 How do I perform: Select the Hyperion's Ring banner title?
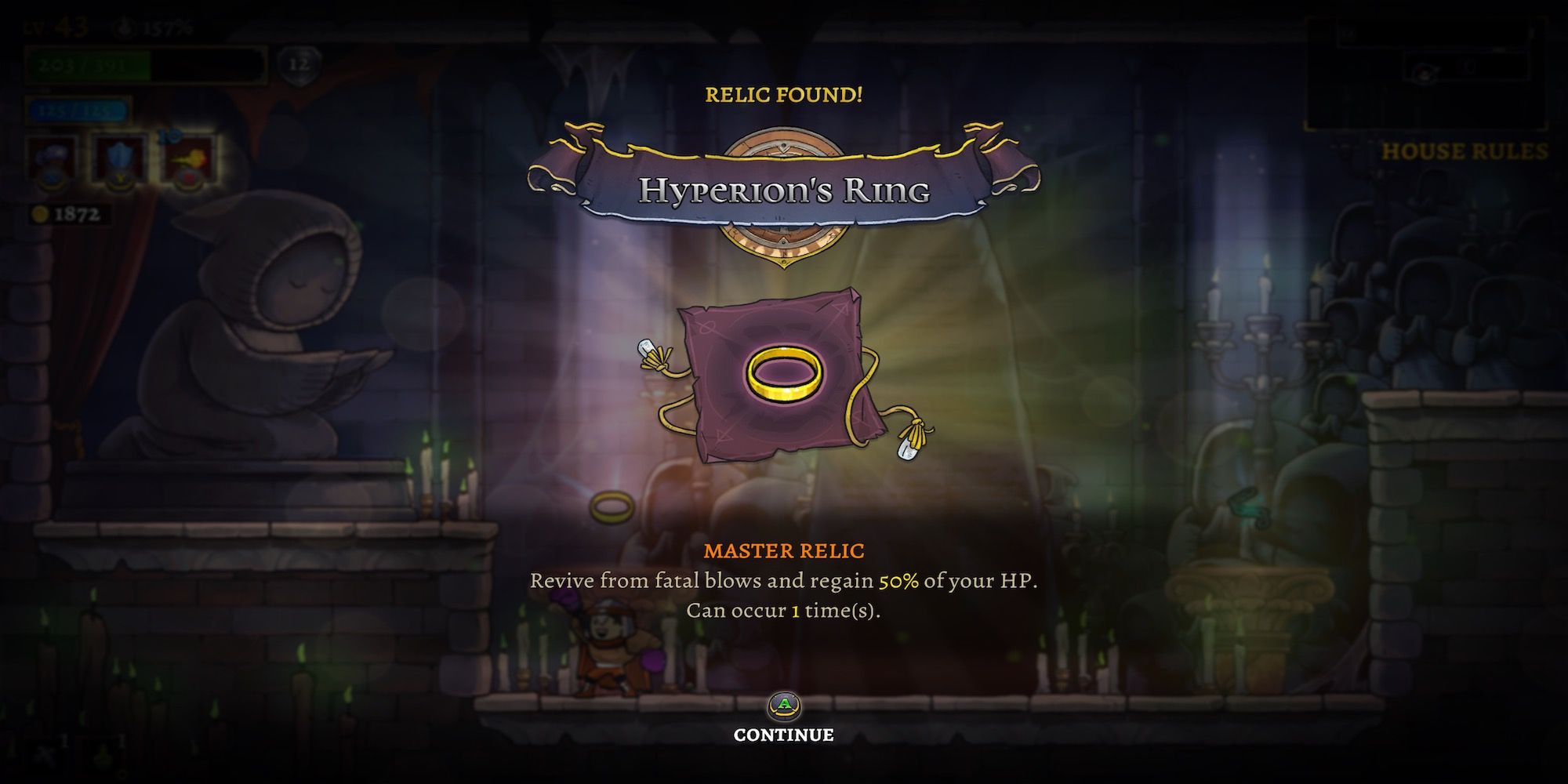click(x=784, y=191)
